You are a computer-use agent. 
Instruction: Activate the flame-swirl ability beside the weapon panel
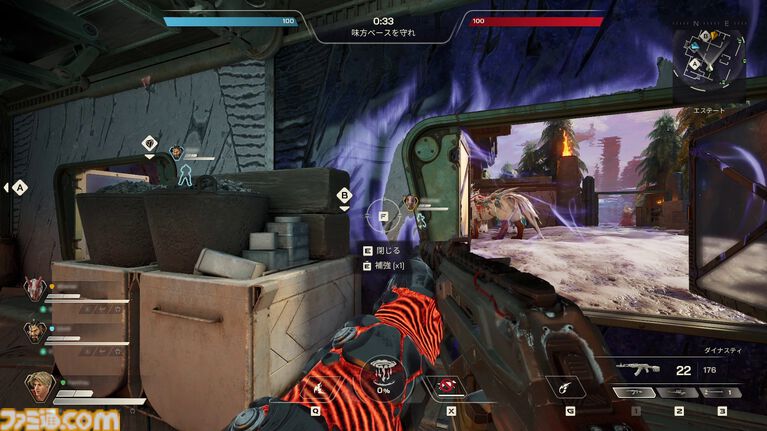click(x=566, y=383)
